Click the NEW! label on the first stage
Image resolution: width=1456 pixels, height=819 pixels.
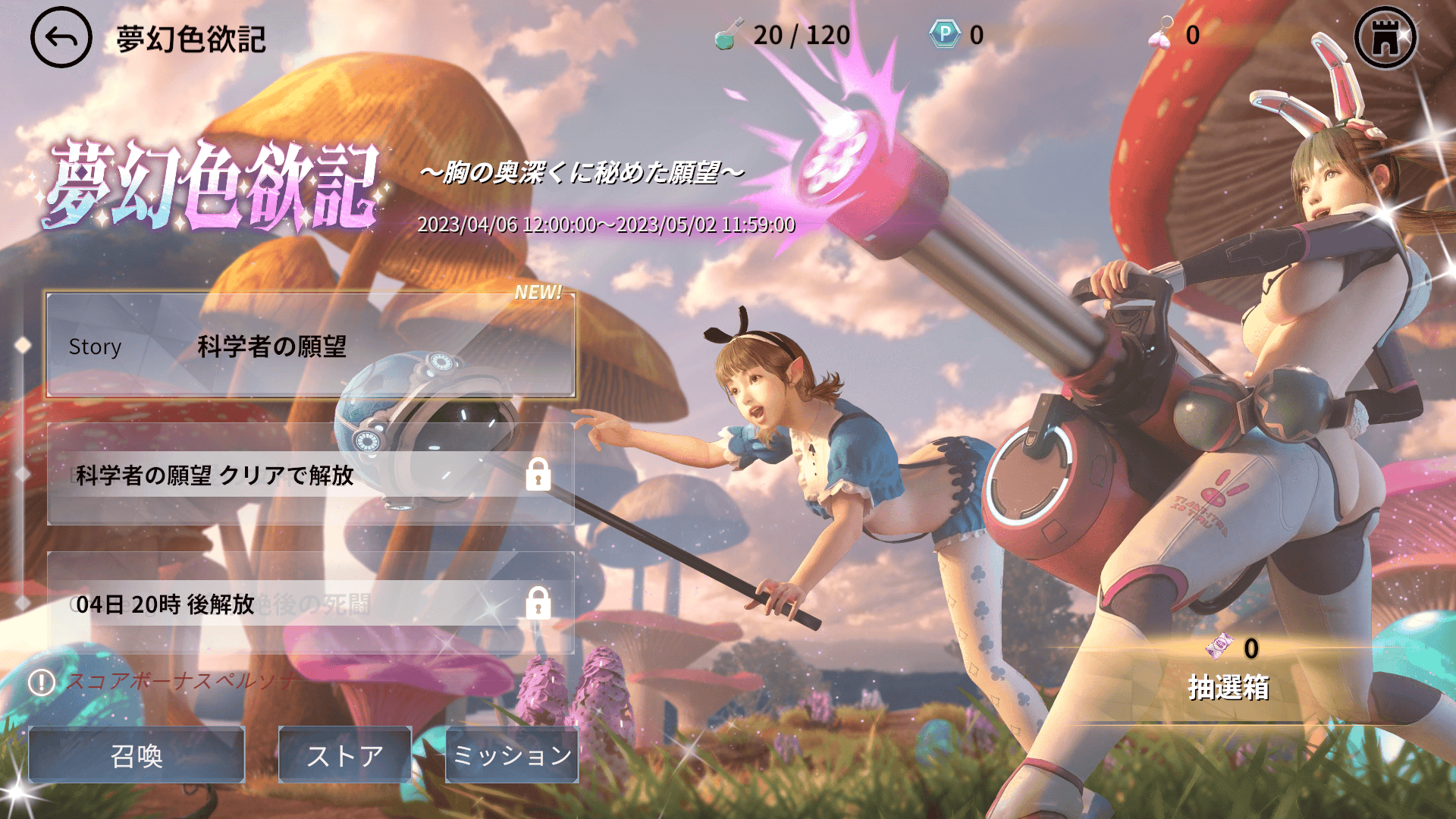(x=539, y=292)
